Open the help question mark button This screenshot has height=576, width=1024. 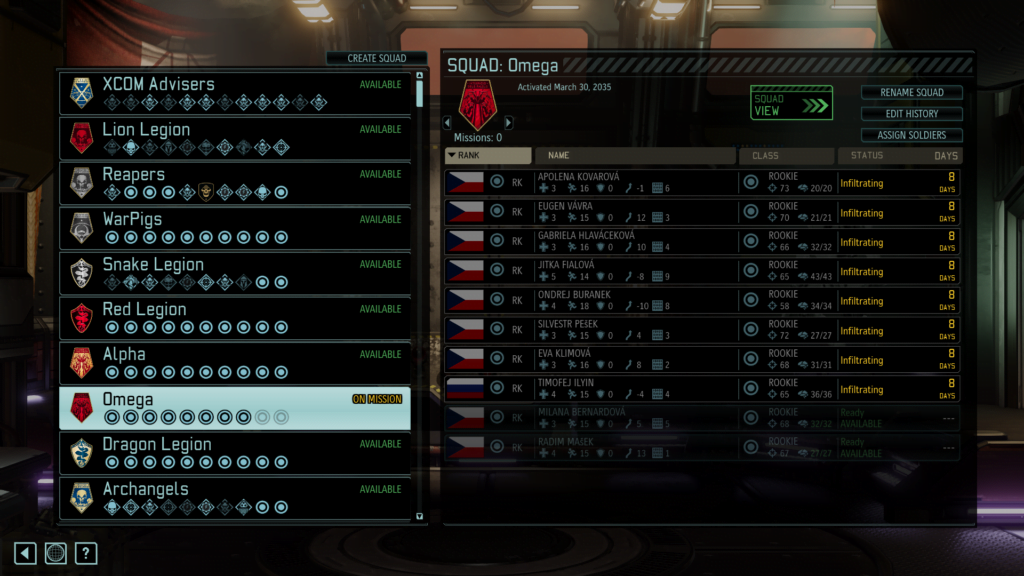86,553
